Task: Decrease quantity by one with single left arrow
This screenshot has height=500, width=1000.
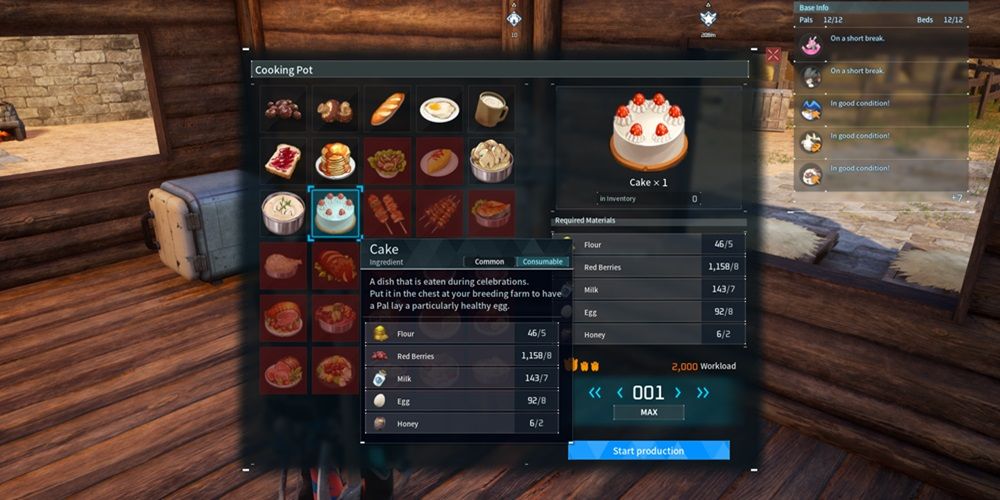Action: tap(619, 393)
